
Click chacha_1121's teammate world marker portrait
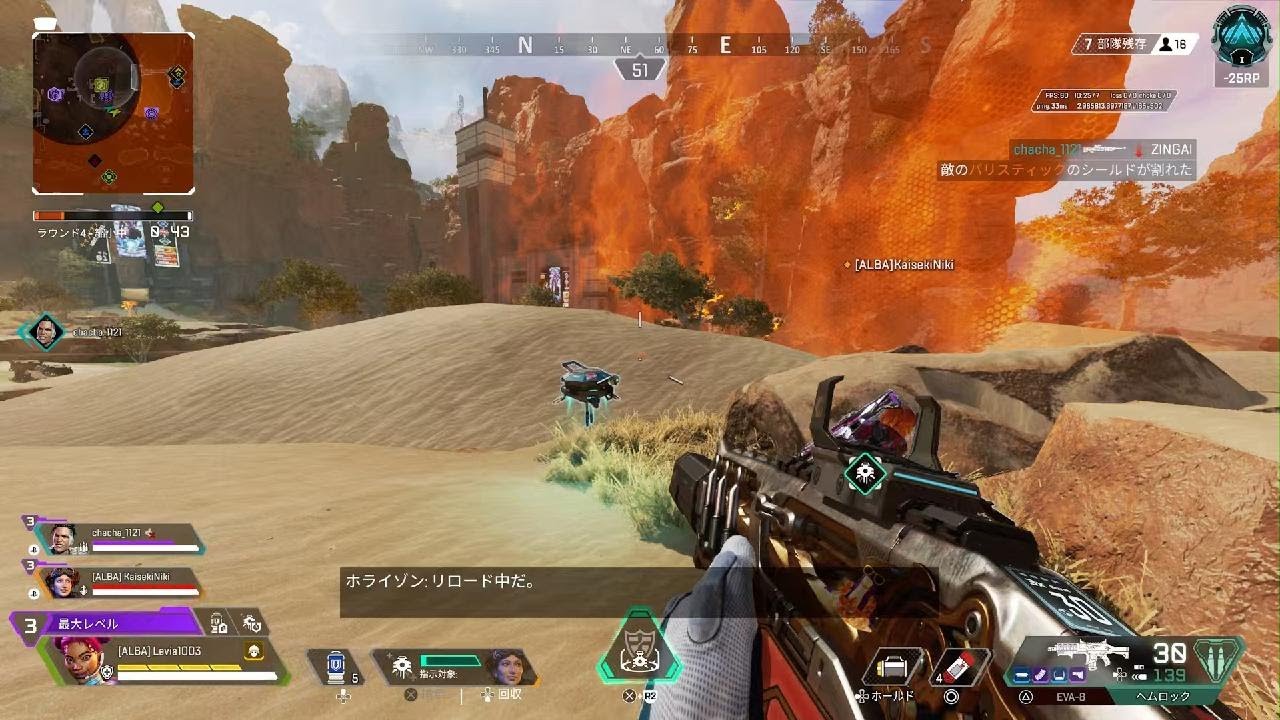click(x=43, y=332)
